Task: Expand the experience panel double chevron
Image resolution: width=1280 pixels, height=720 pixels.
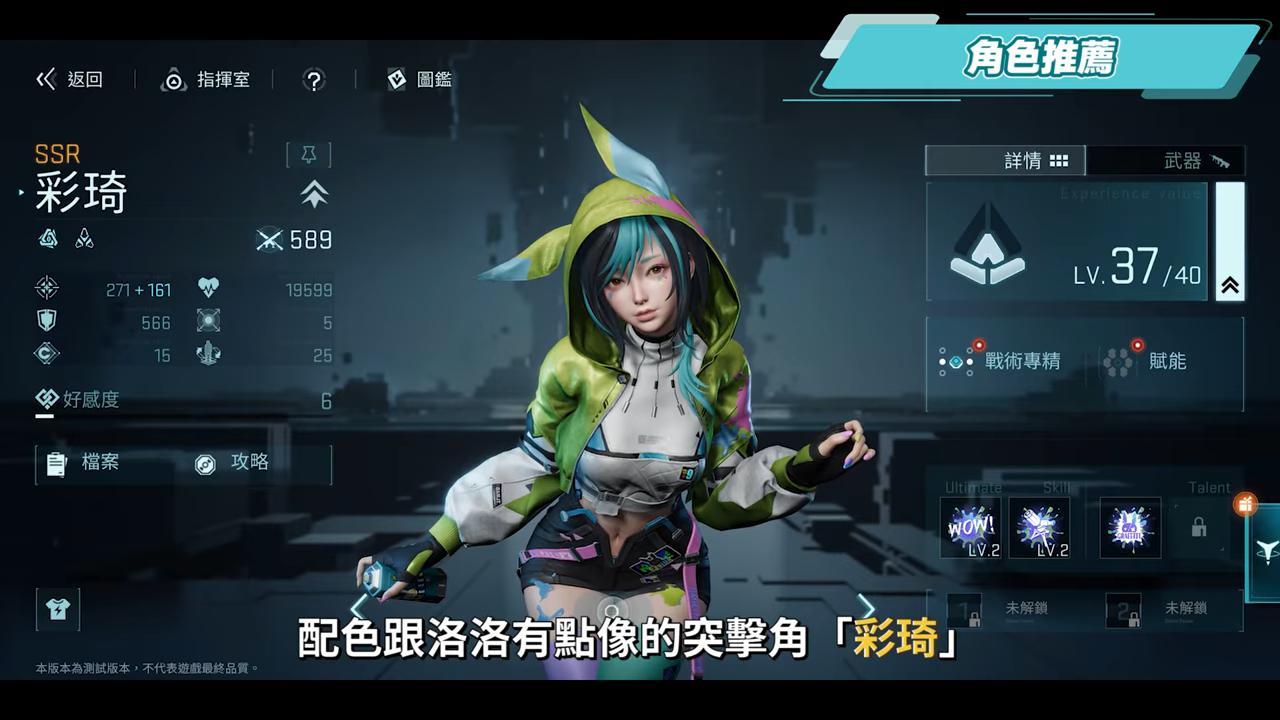Action: (x=1228, y=283)
